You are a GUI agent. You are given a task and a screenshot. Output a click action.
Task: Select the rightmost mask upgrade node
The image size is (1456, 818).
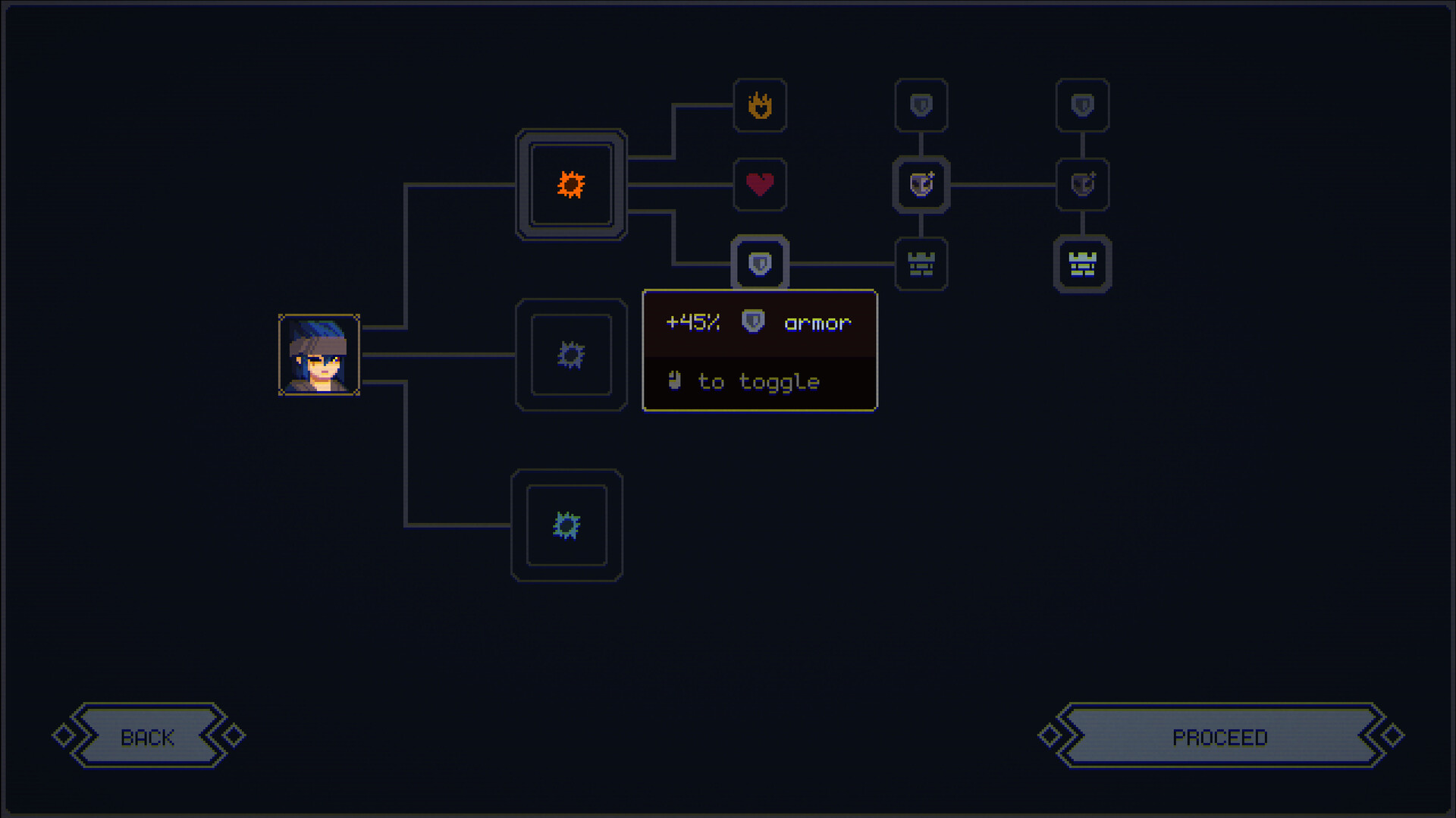point(1082,186)
